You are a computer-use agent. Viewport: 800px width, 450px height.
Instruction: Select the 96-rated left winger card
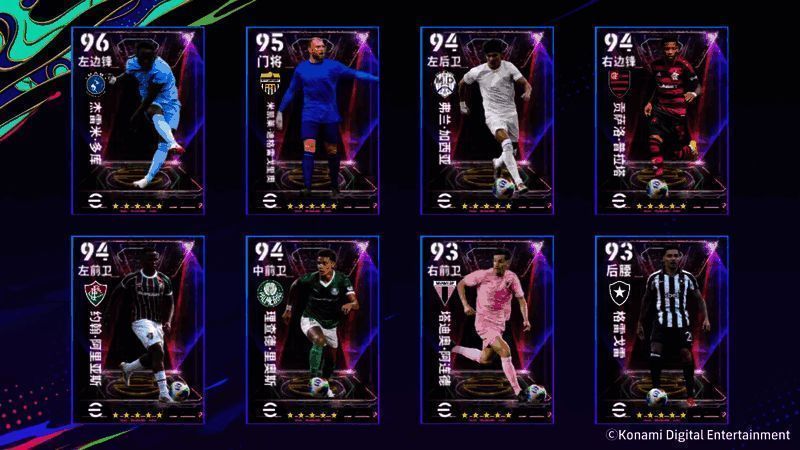pyautogui.click(x=138, y=120)
